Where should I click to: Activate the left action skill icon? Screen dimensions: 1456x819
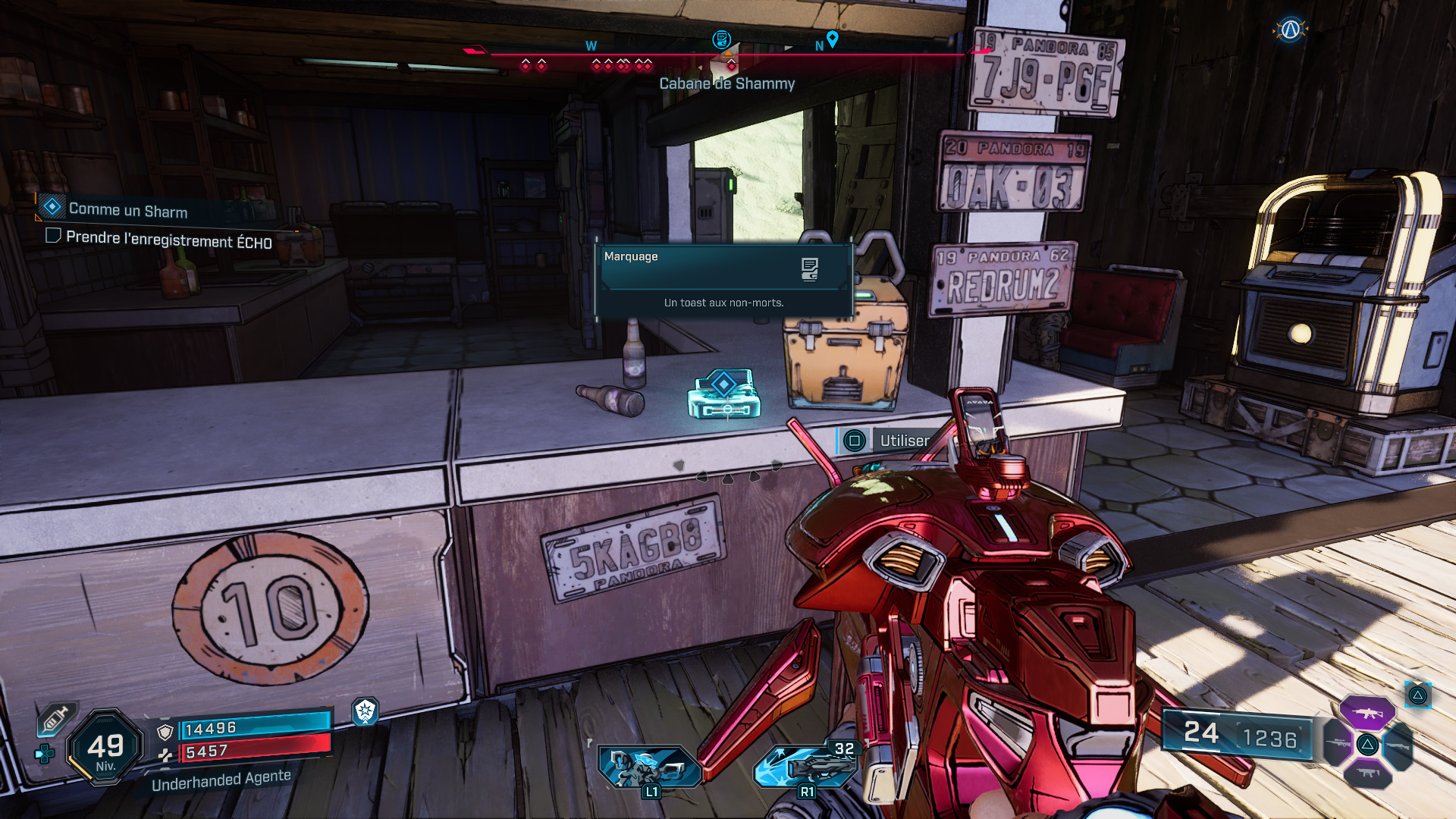pos(648,767)
